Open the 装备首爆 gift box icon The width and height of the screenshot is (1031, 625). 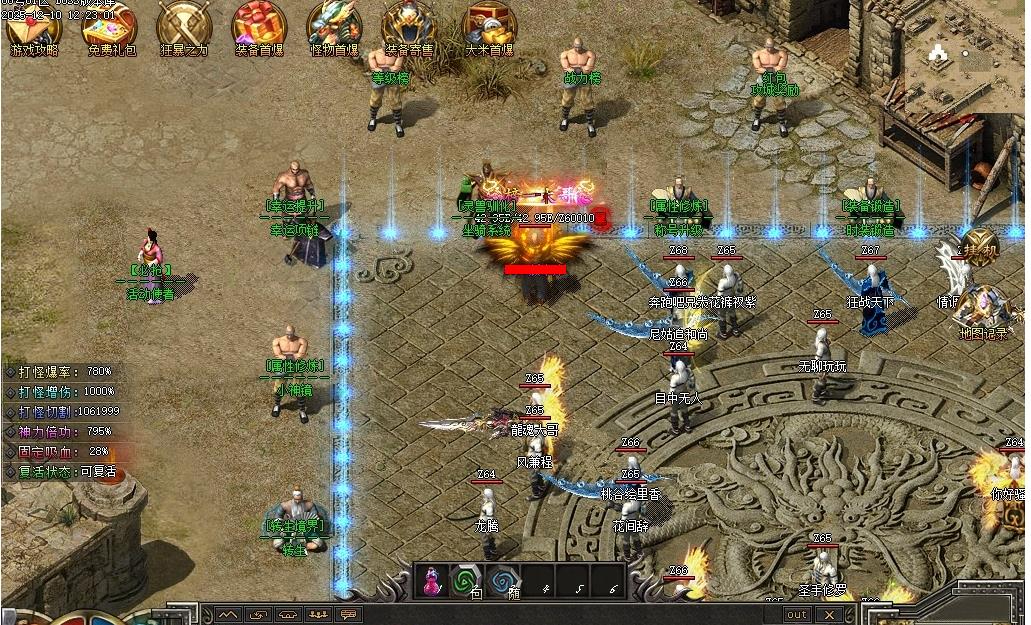point(258,27)
